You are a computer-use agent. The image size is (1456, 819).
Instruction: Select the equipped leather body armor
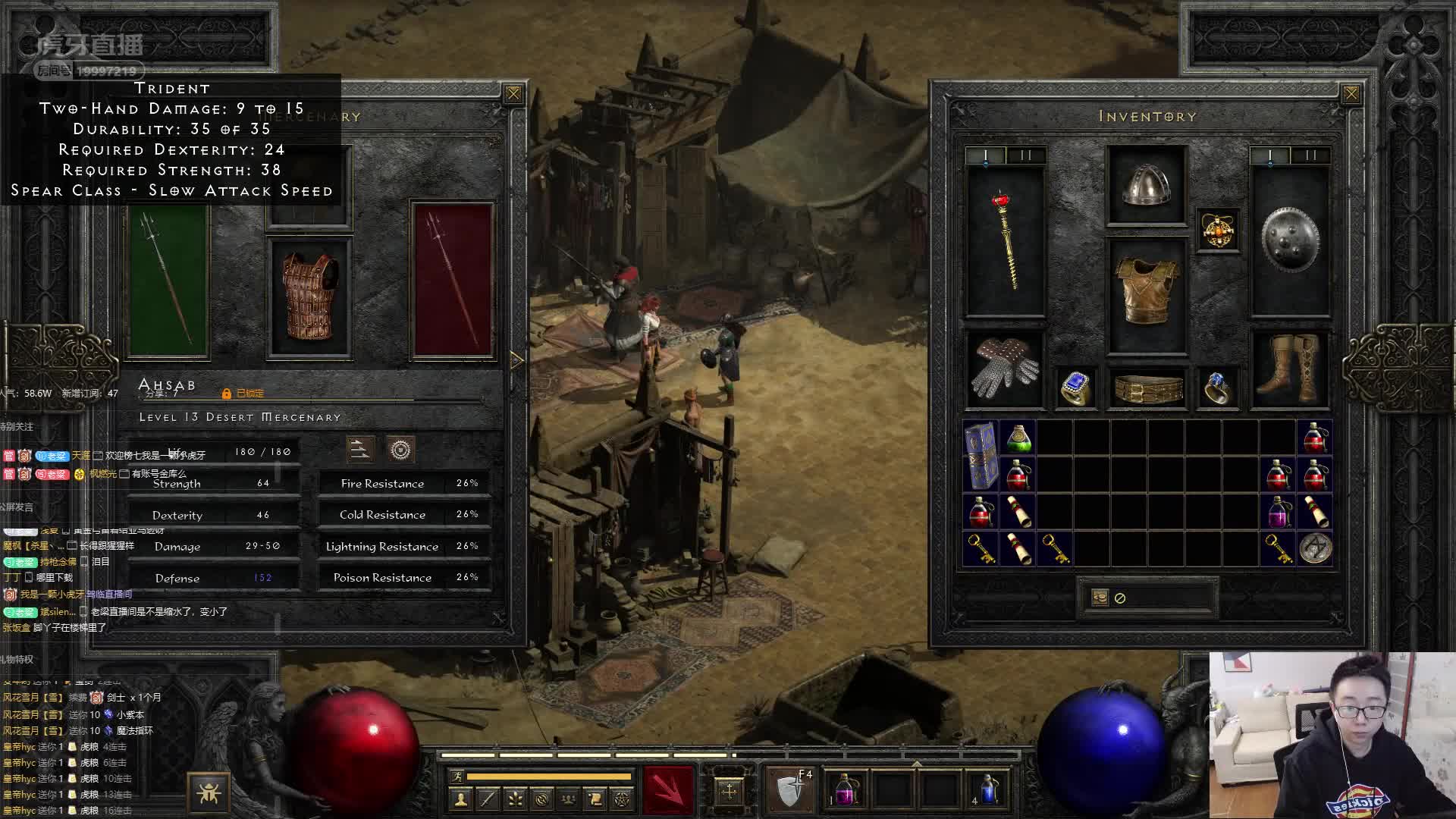click(x=1146, y=292)
